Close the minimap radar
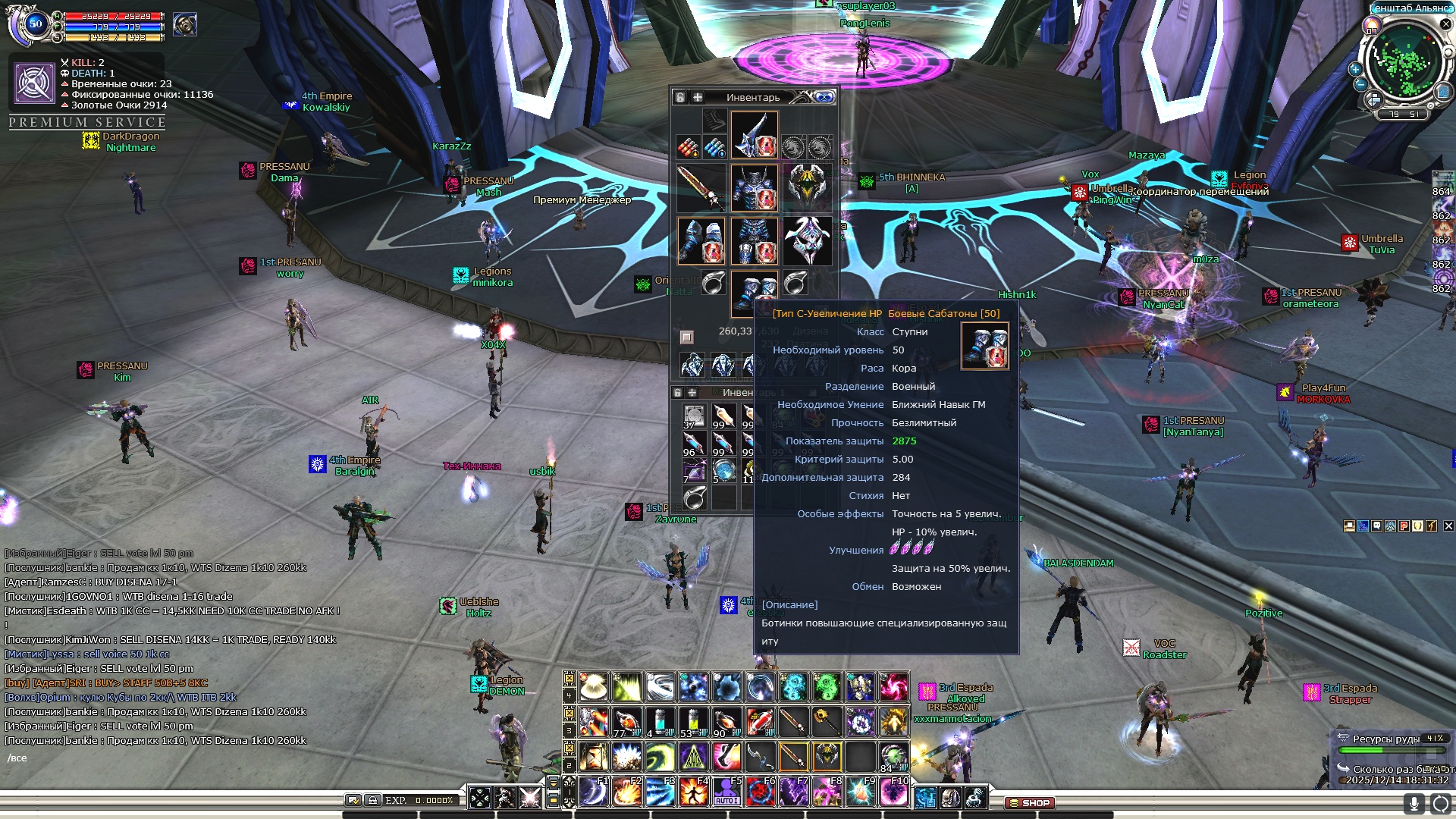Screen dimensions: 1456x819 tap(1445, 24)
